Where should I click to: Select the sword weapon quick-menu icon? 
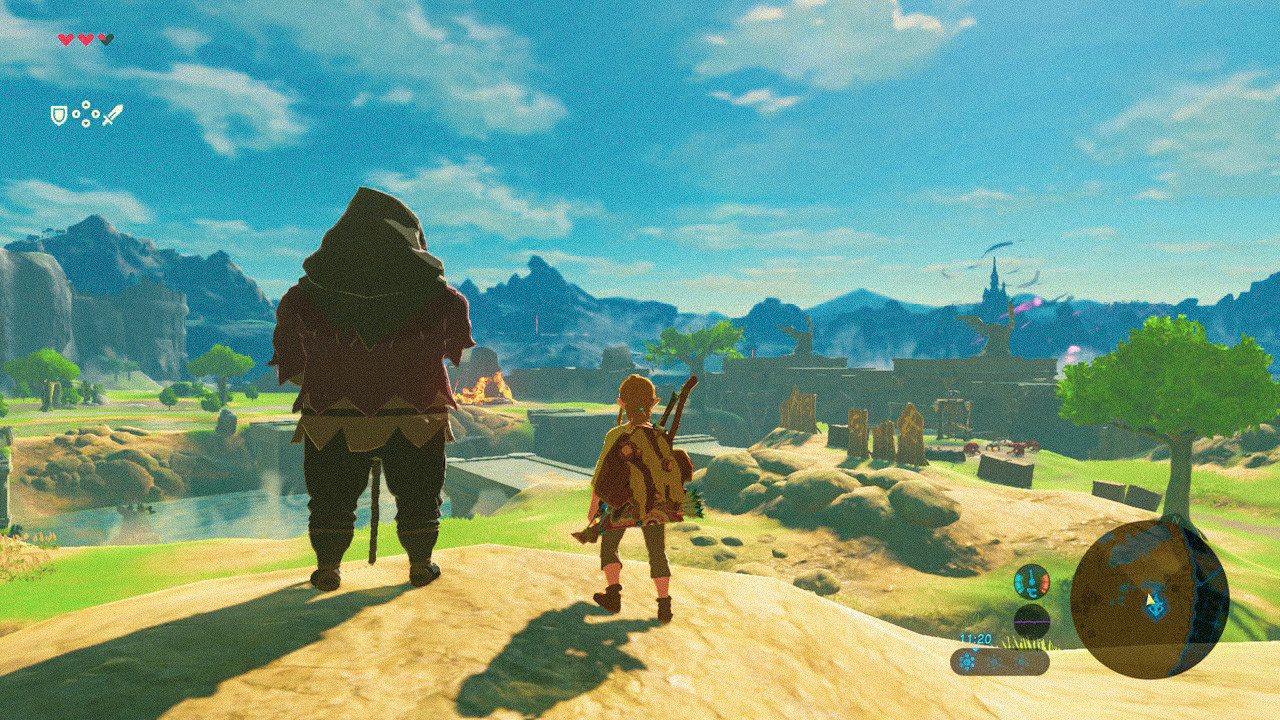click(112, 114)
